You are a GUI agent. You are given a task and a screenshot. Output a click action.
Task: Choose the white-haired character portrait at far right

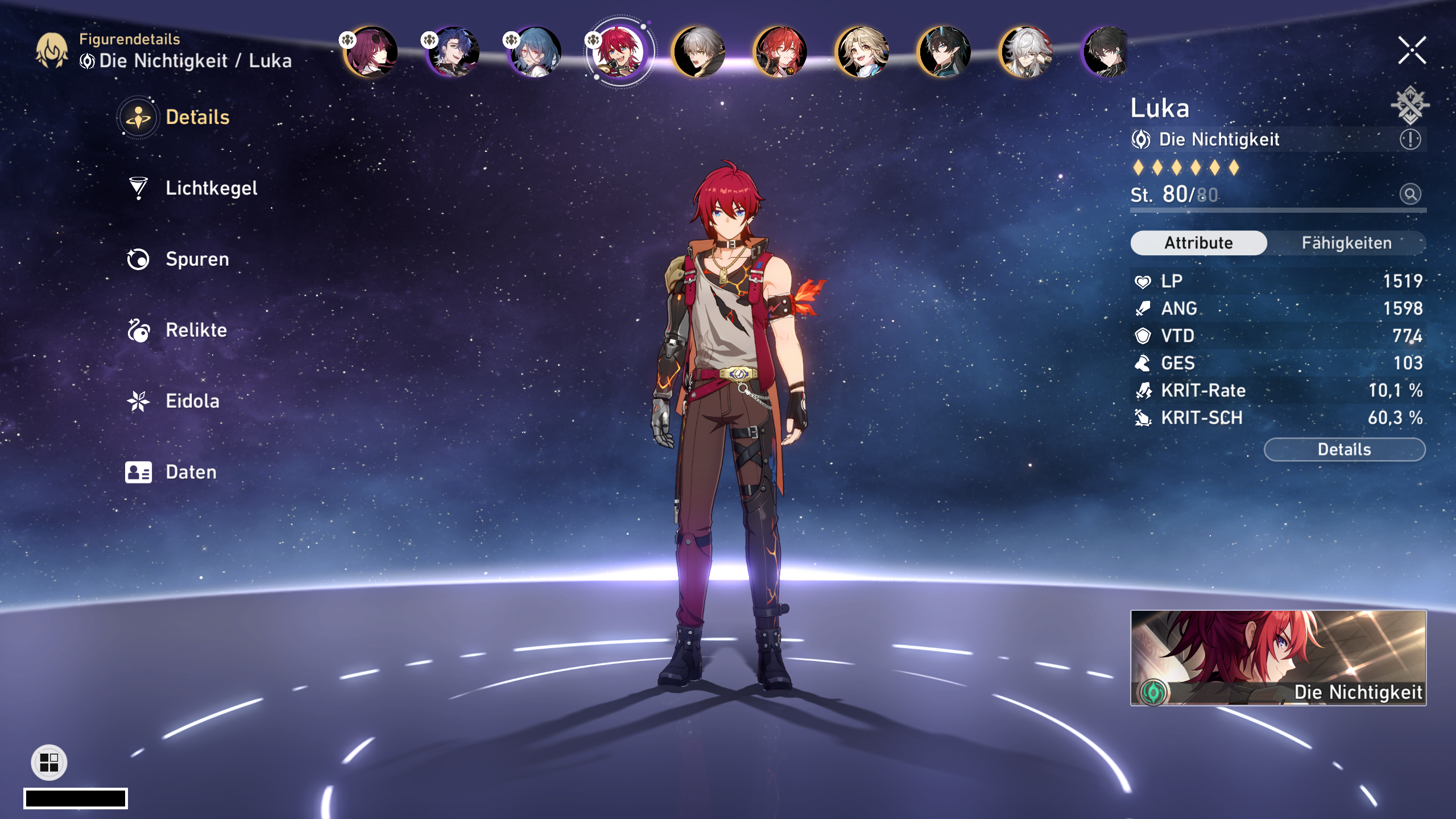[x=1027, y=52]
